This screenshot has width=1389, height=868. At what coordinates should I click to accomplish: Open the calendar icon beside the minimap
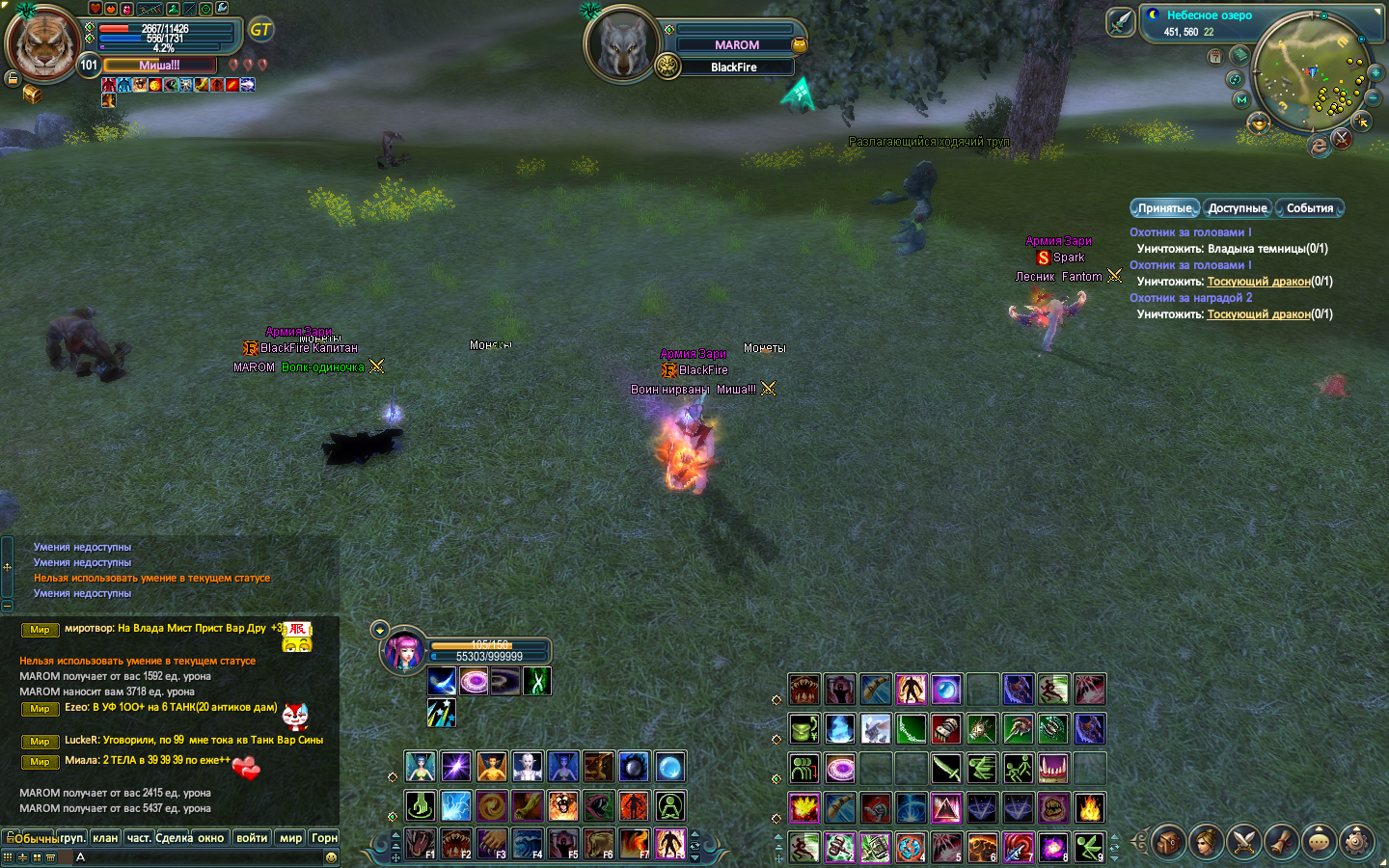[x=1215, y=57]
